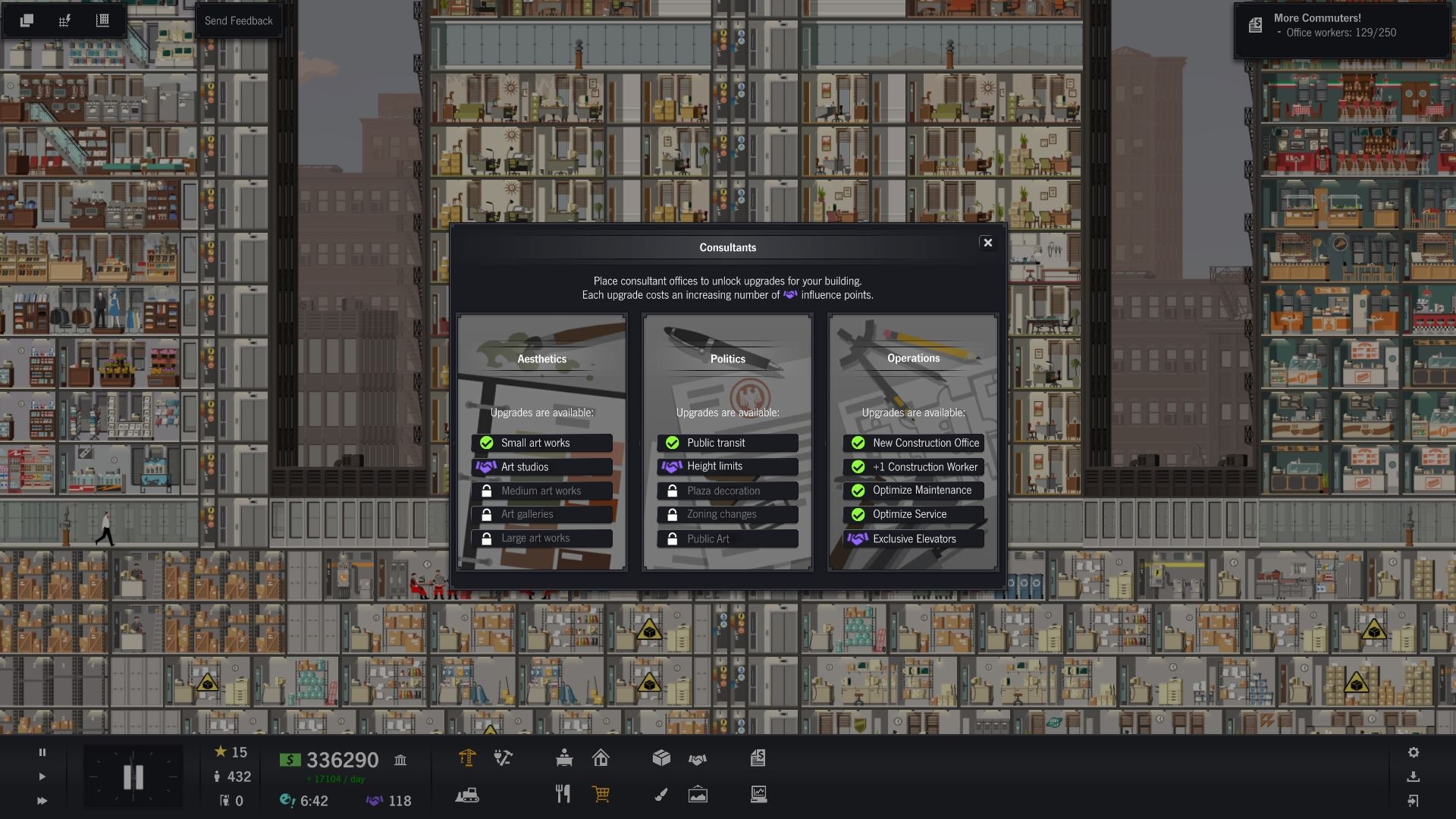1456x819 pixels.
Task: Open the restaurants food menu
Action: [563, 795]
